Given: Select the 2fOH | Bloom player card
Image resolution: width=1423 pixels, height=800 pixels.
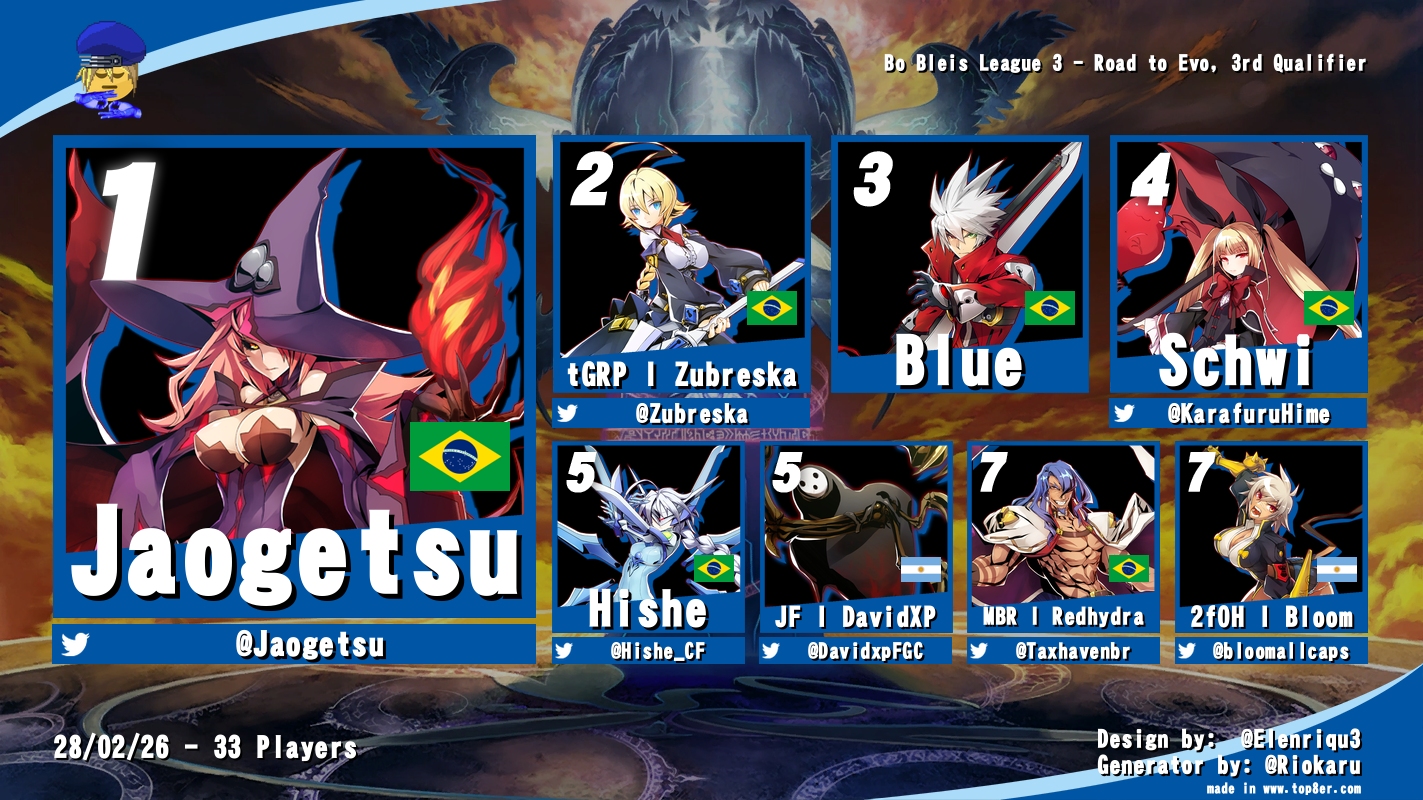Looking at the screenshot, I should click(x=1270, y=536).
